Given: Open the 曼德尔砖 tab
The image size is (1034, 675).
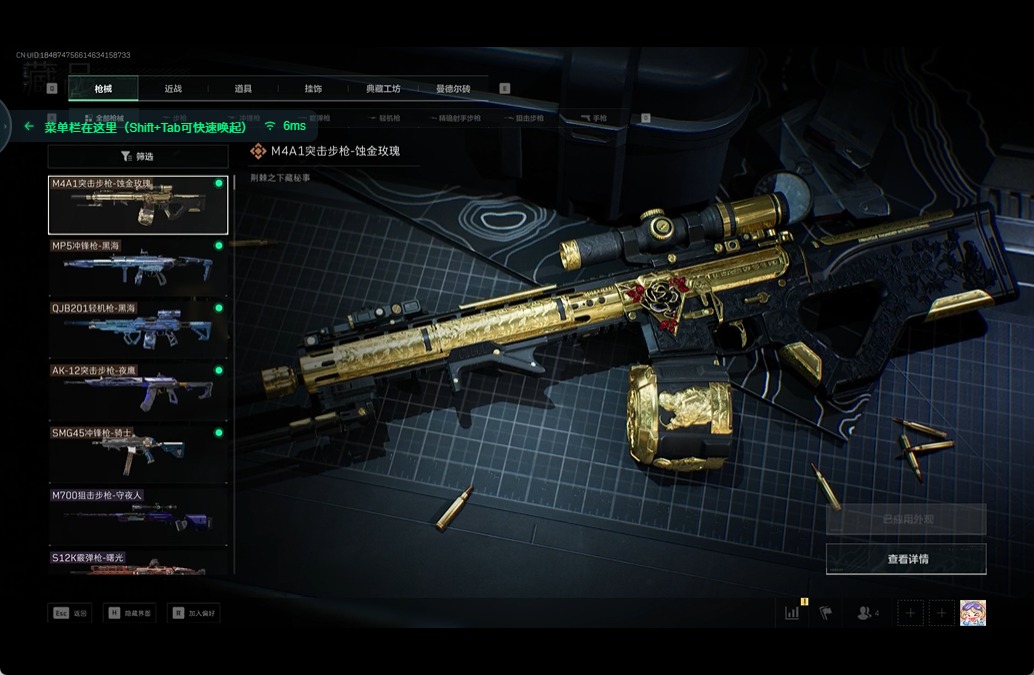Looking at the screenshot, I should pos(453,89).
